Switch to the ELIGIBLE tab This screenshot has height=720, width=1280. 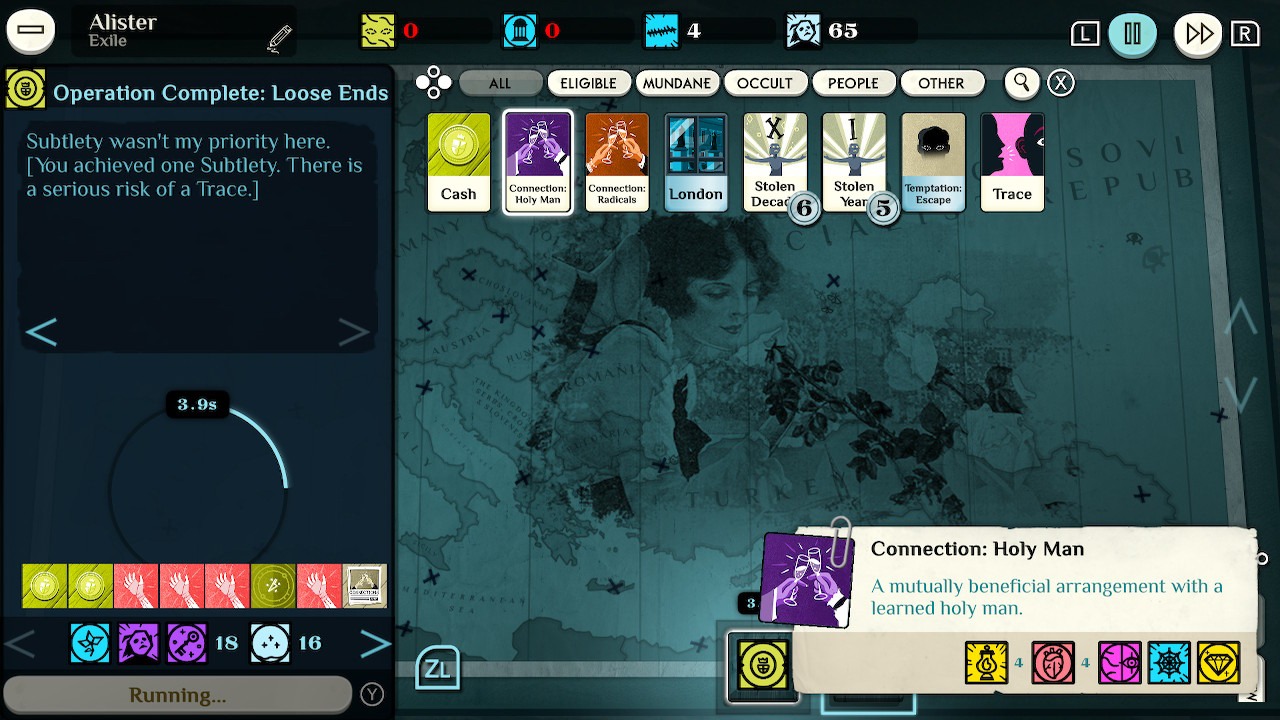(x=589, y=83)
